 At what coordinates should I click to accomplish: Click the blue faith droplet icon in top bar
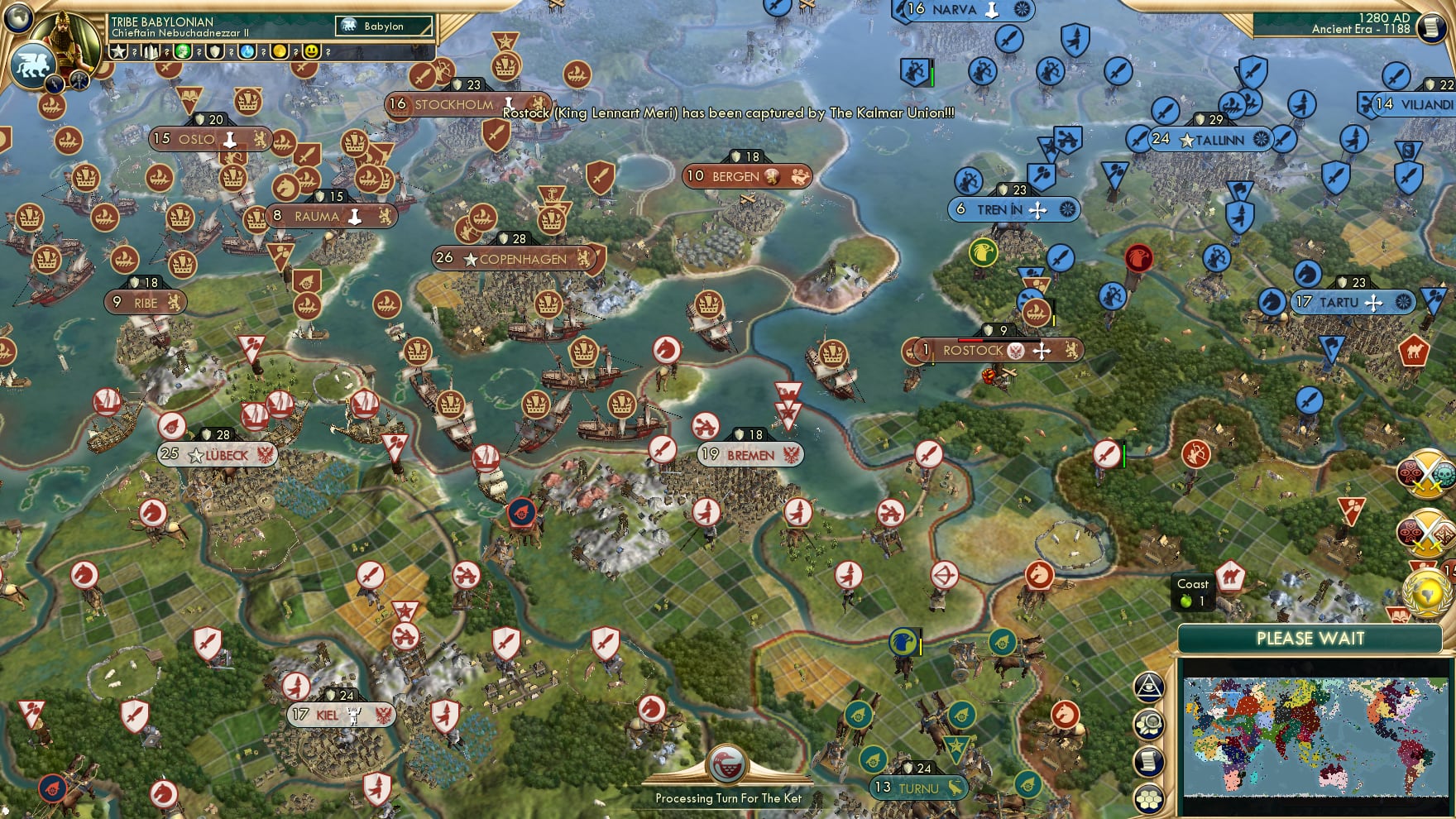pyautogui.click(x=247, y=51)
